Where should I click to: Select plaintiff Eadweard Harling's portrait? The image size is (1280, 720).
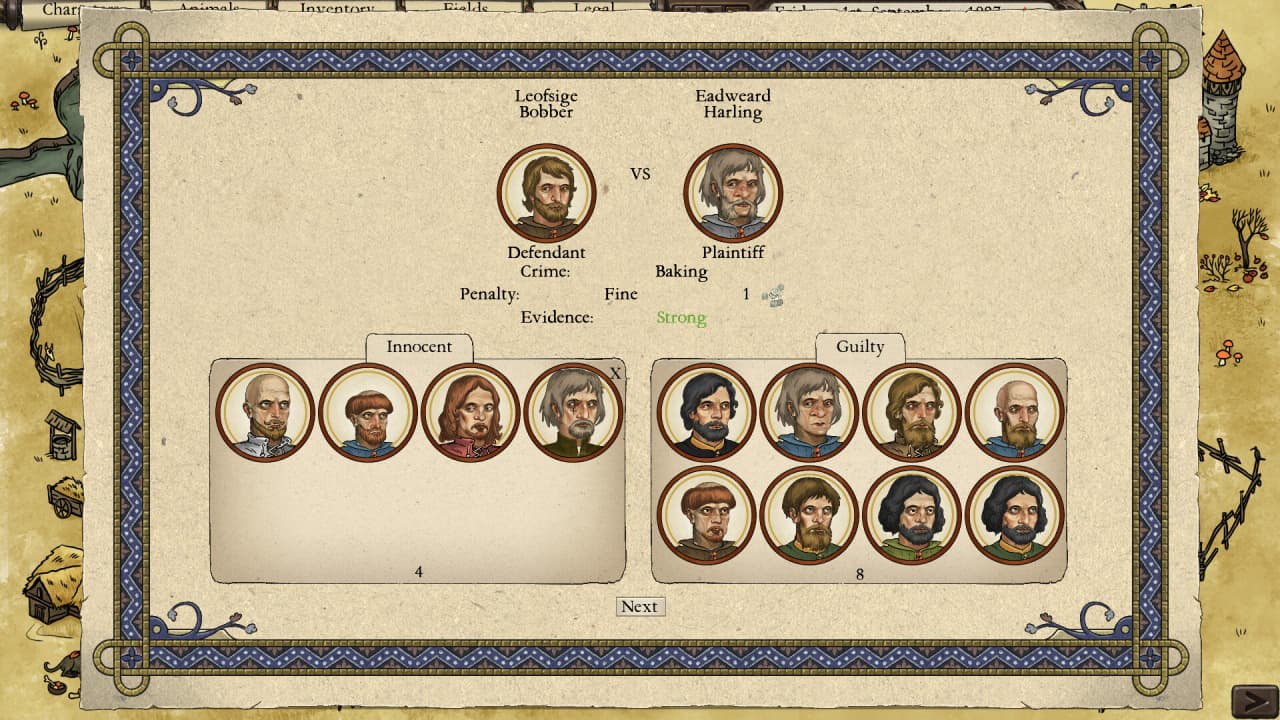(733, 193)
